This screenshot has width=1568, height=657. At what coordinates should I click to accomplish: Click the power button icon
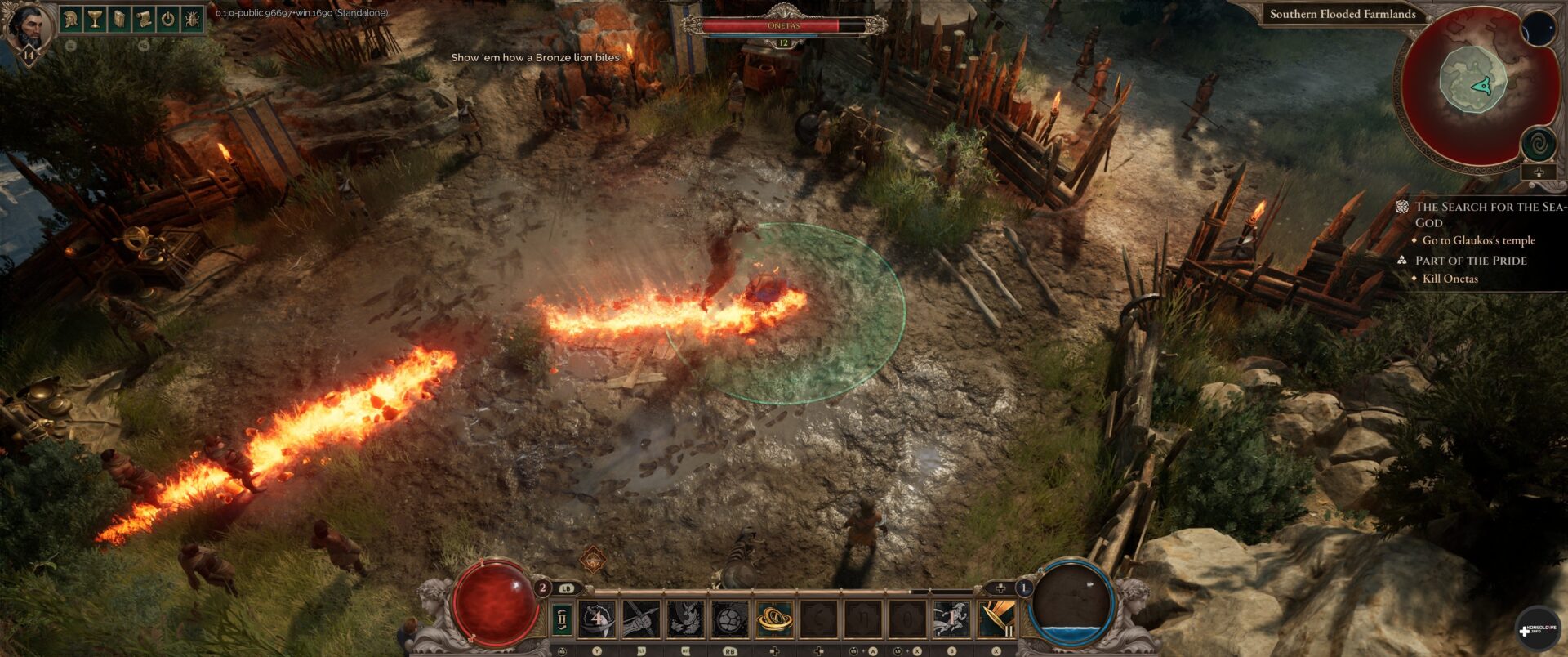(167, 19)
